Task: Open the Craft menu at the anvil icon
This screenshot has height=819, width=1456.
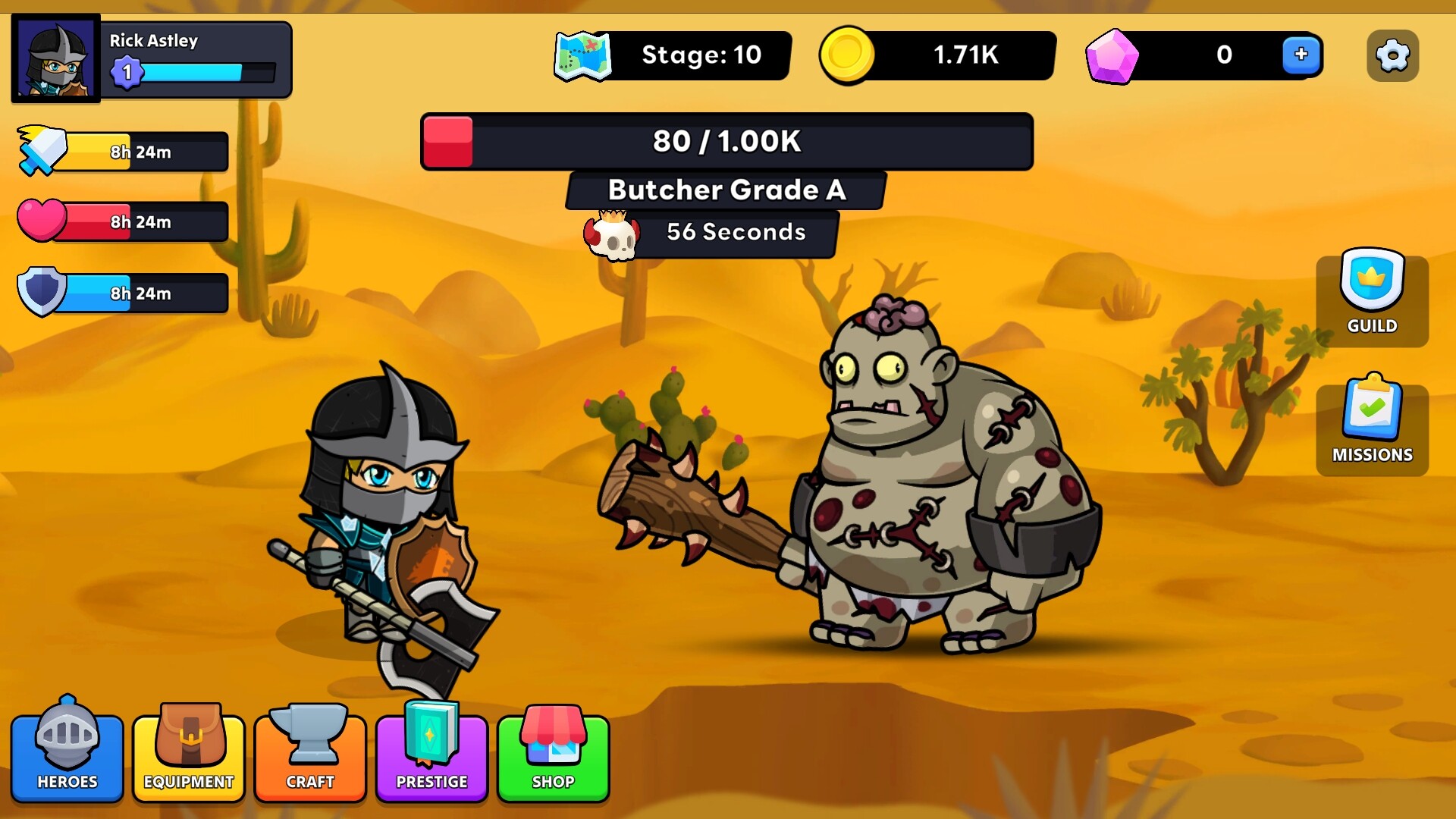Action: coord(309,756)
